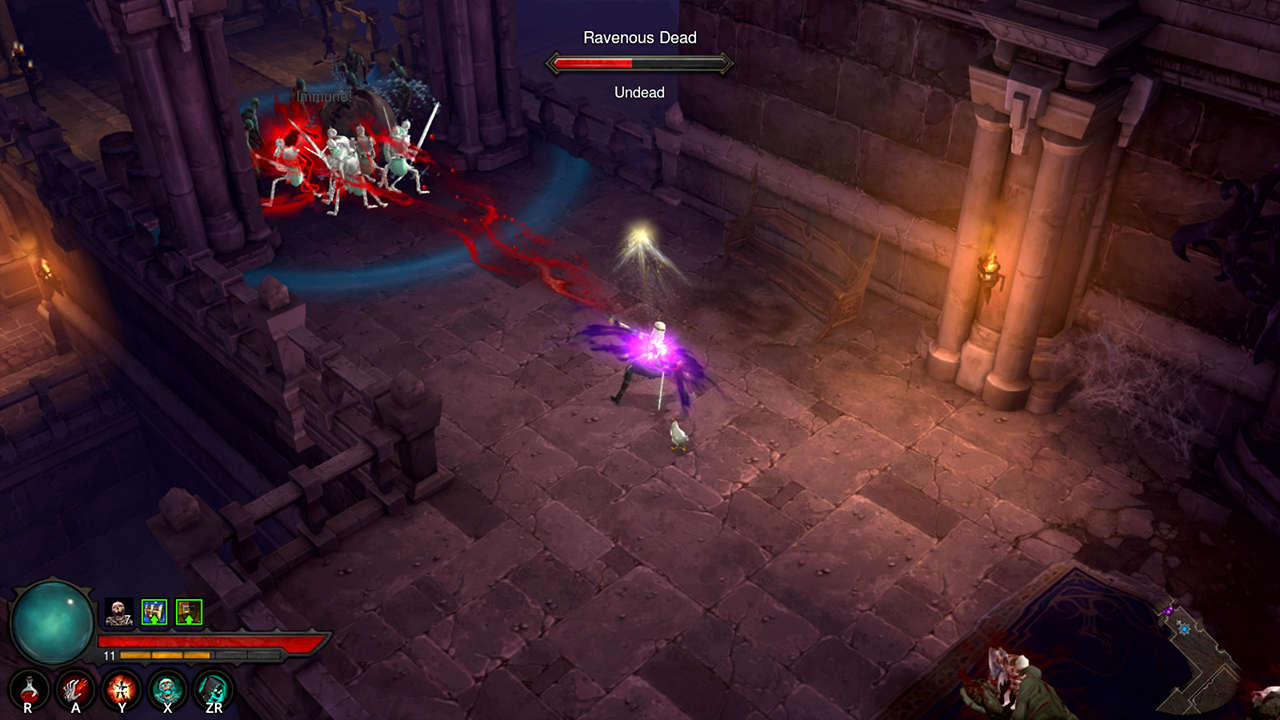Image resolution: width=1280 pixels, height=720 pixels.
Task: Inspect the blue-background green arrow buff
Action: [x=154, y=612]
